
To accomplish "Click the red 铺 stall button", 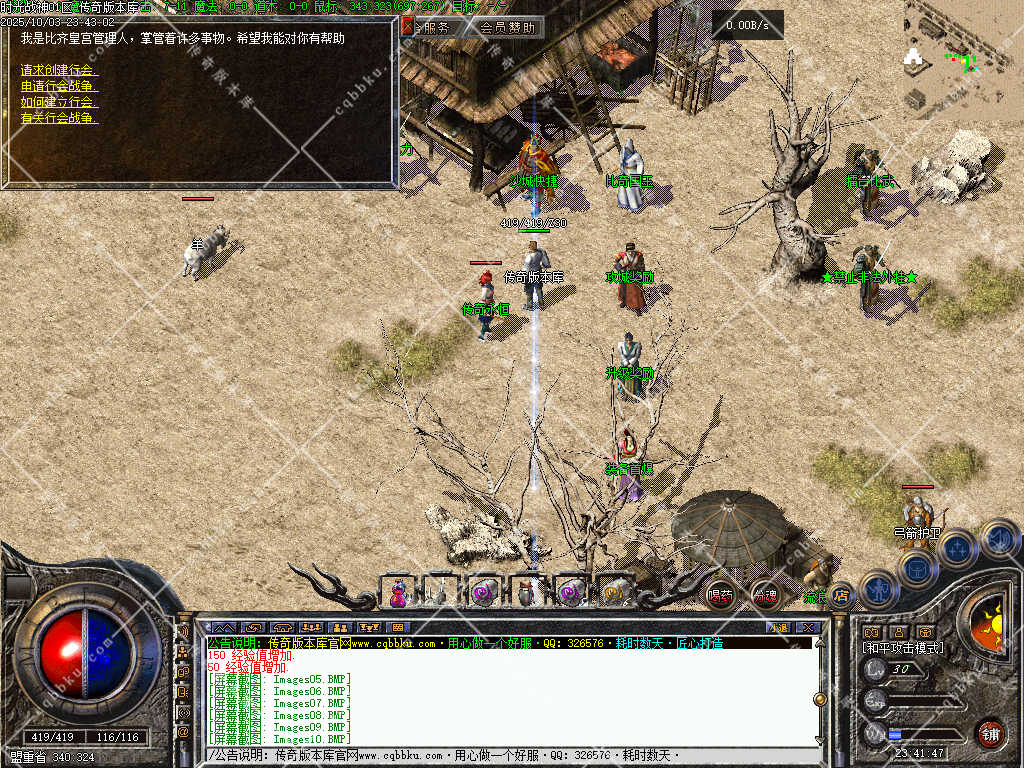I will 990,733.
